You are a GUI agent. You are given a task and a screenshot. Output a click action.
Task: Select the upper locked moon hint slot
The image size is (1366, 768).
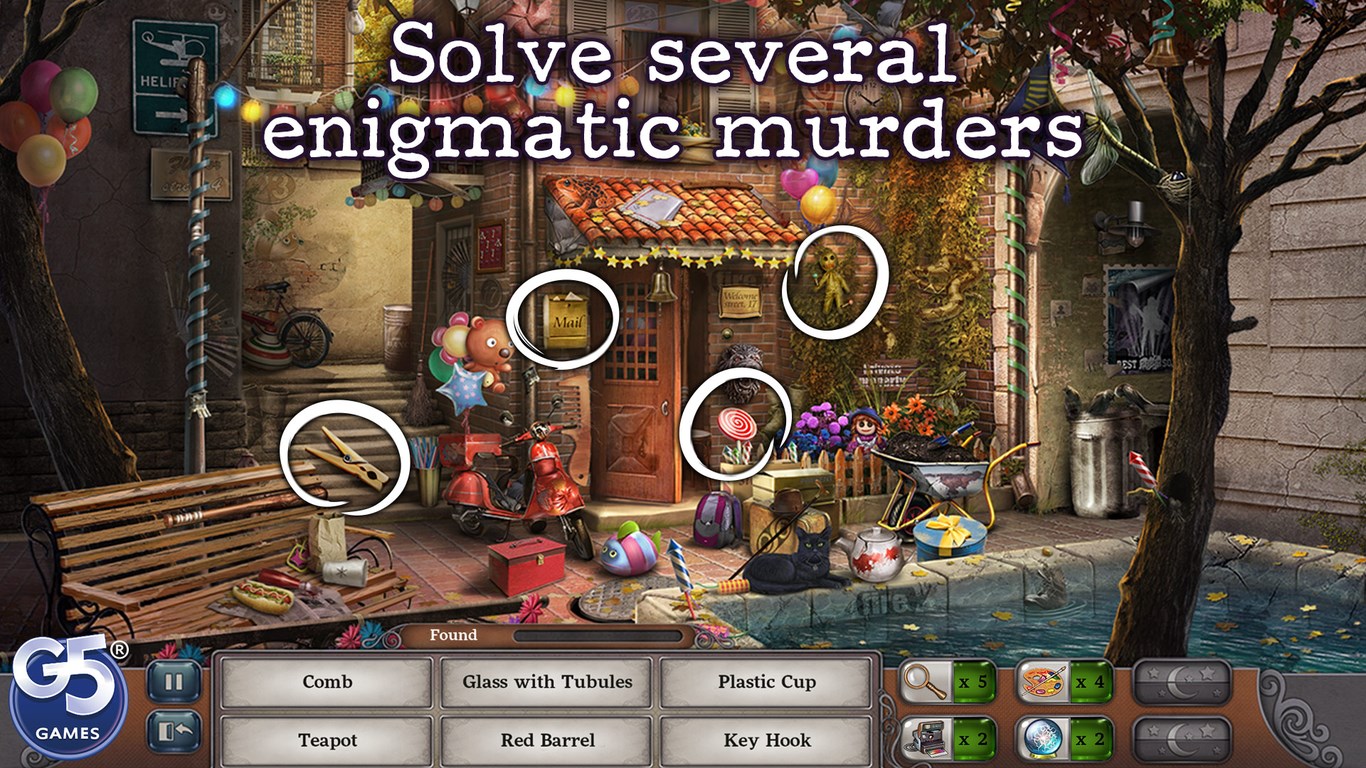(1185, 682)
